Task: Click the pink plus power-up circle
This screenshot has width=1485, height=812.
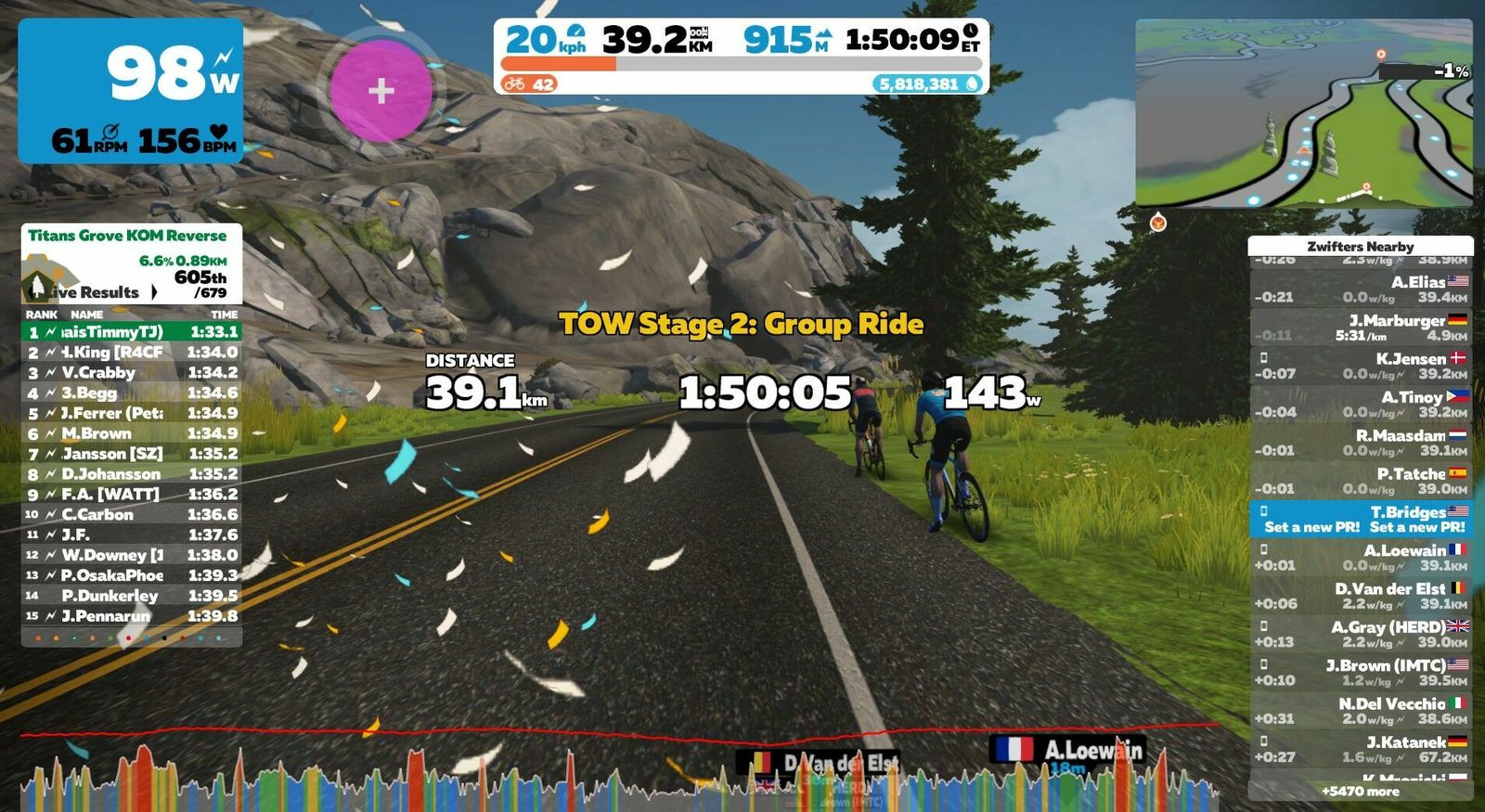Action: click(x=381, y=91)
